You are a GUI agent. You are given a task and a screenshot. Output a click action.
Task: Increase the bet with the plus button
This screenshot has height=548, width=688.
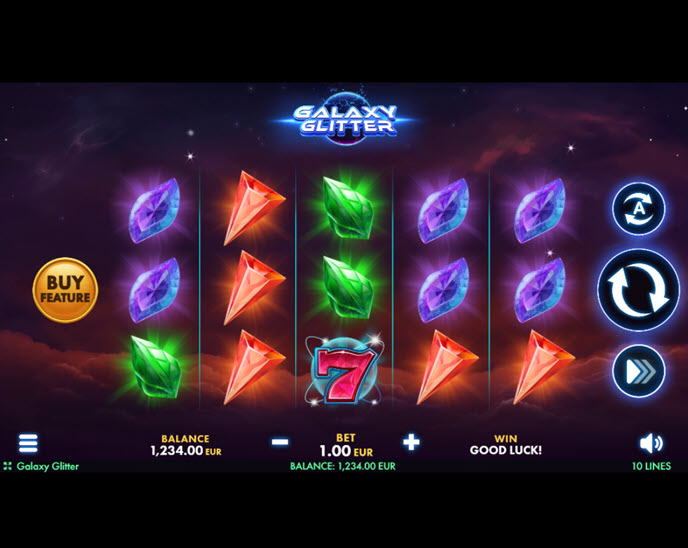(411, 442)
